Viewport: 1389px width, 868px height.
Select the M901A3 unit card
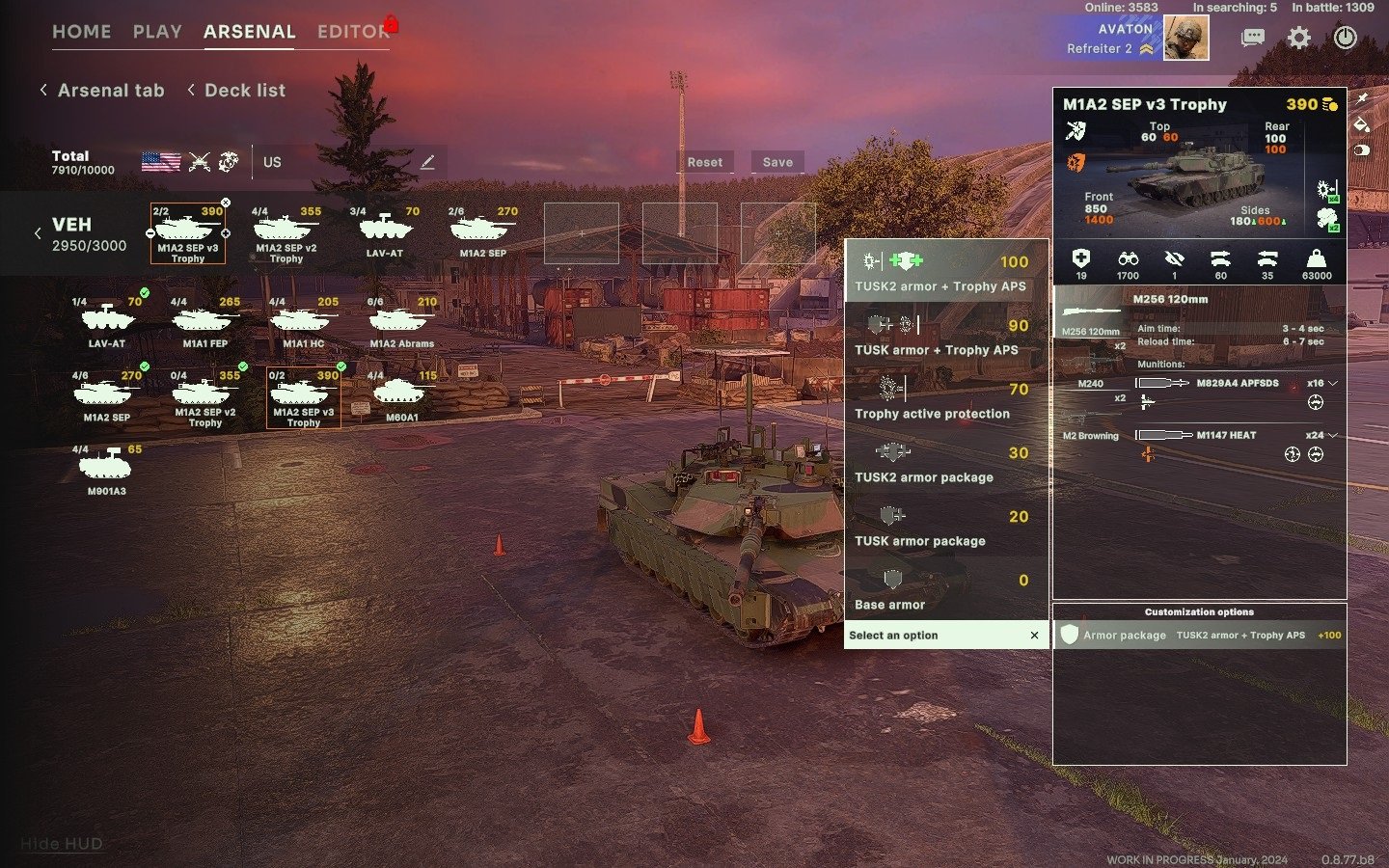click(x=107, y=470)
